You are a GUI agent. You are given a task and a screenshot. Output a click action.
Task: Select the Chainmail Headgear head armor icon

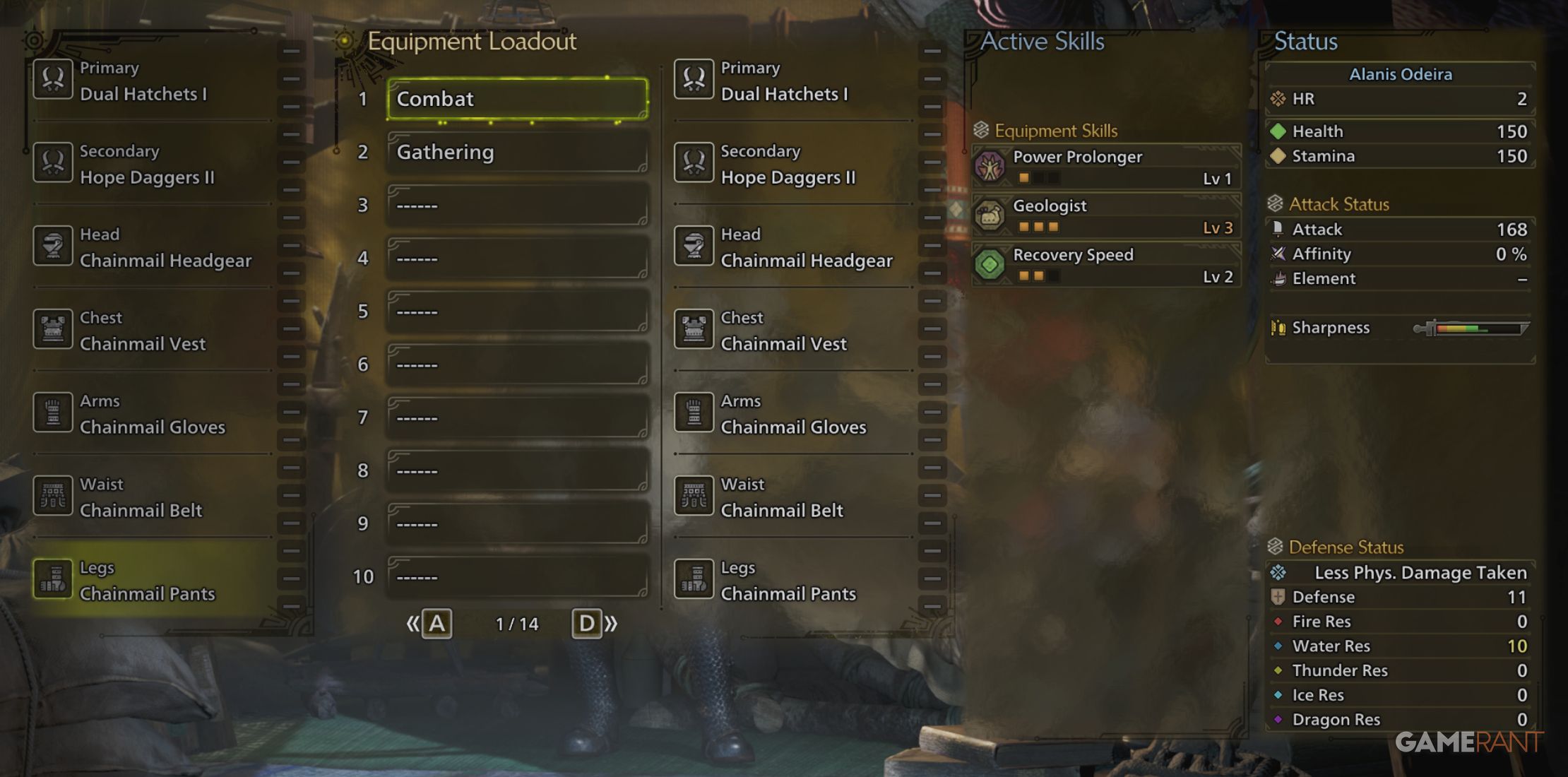click(53, 246)
